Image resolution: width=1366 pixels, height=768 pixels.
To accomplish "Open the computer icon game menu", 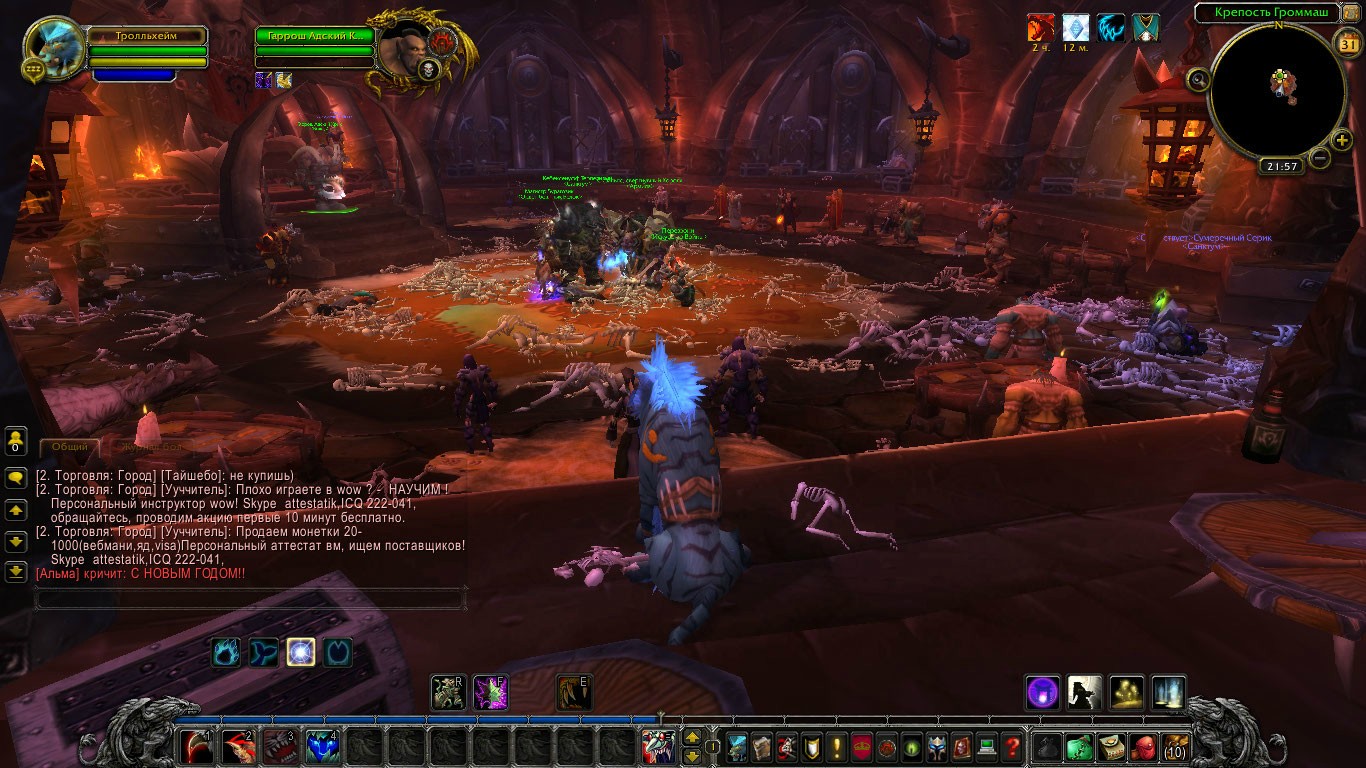I will (987, 746).
